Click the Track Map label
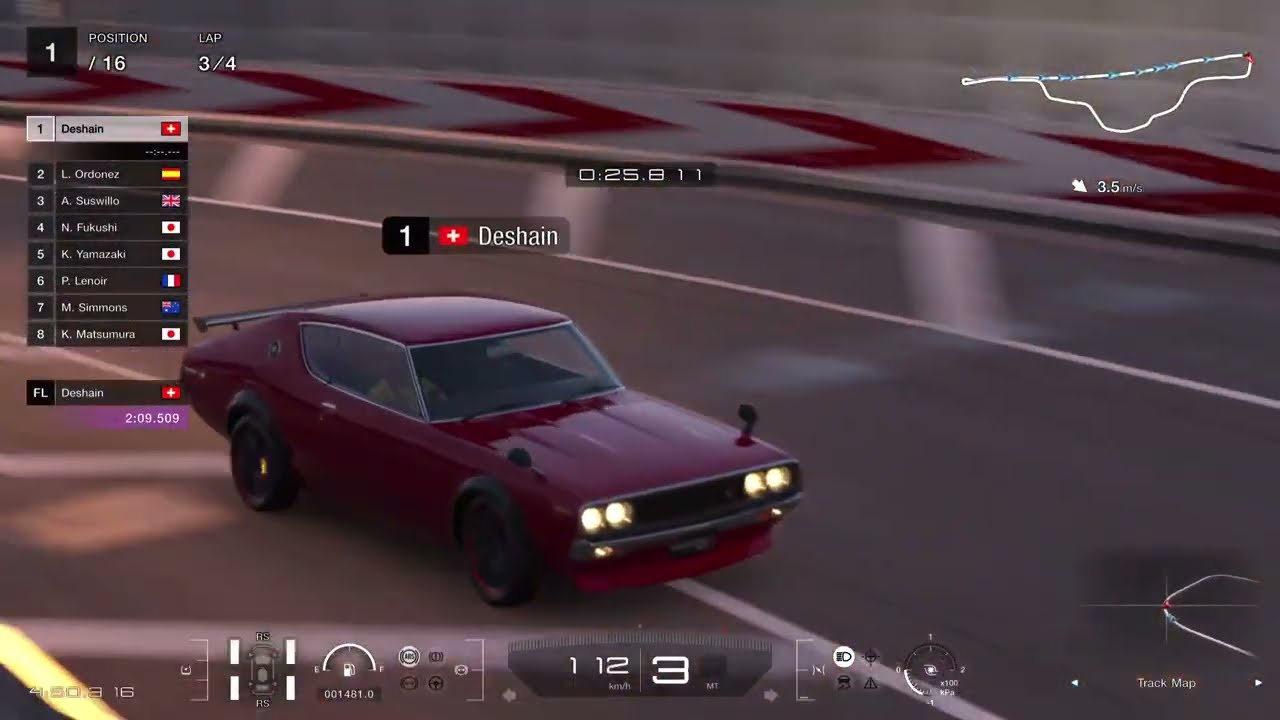This screenshot has height=720, width=1280. coord(1164,682)
